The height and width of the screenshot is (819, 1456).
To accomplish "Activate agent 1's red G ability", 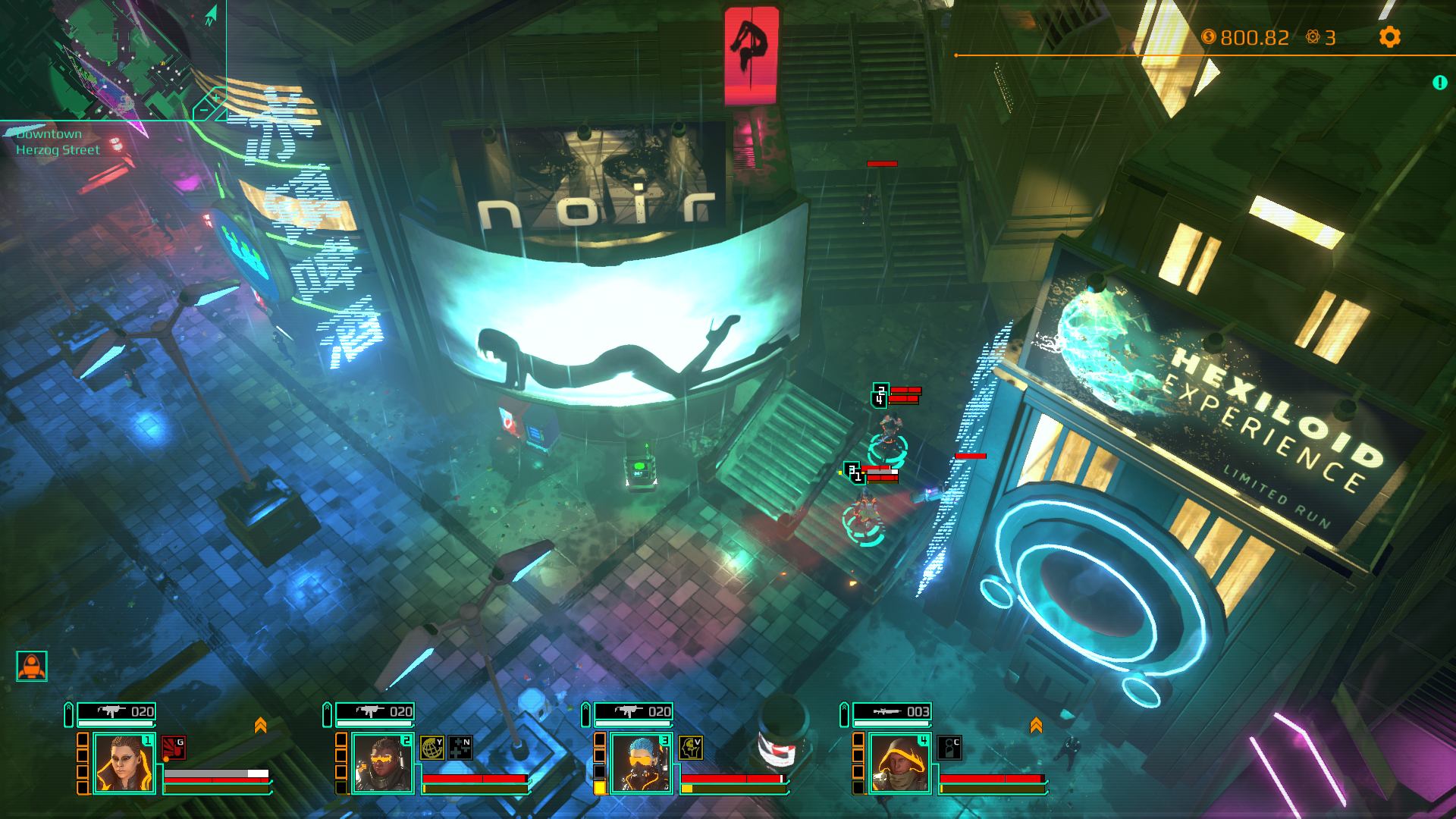I will pos(173,748).
